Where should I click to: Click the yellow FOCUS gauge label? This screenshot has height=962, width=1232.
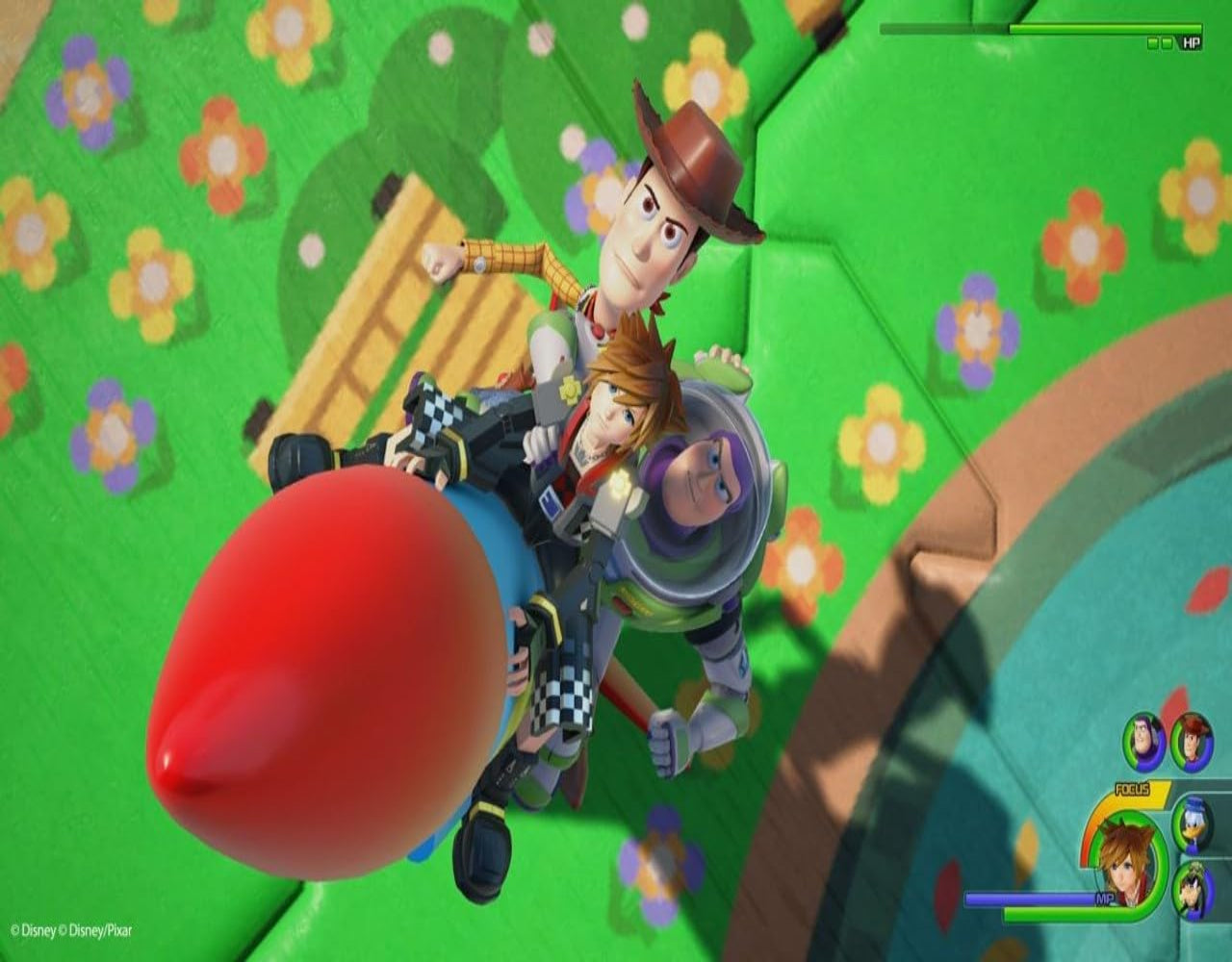pos(1132,788)
